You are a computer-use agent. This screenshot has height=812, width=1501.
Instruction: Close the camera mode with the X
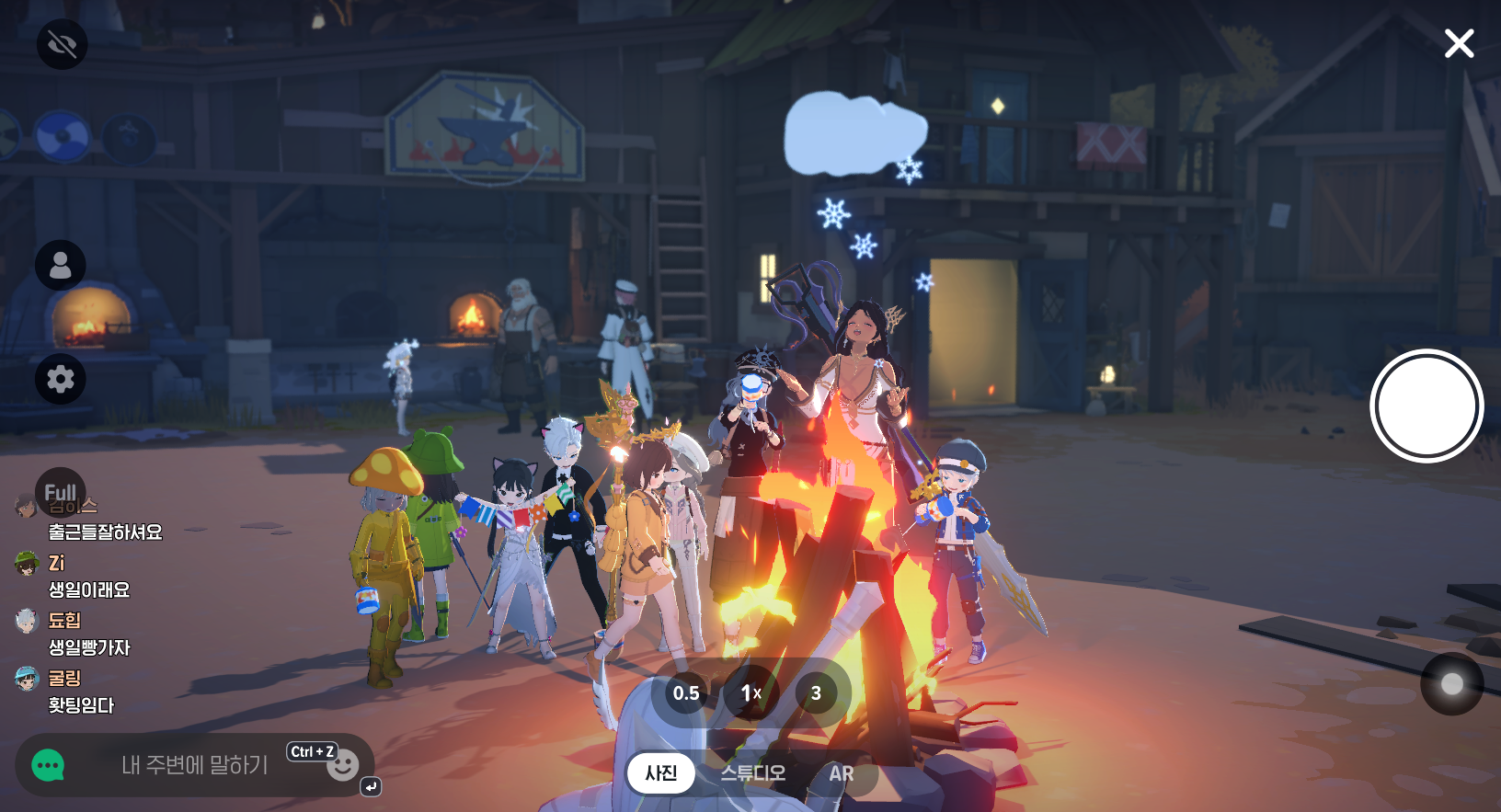[x=1459, y=43]
